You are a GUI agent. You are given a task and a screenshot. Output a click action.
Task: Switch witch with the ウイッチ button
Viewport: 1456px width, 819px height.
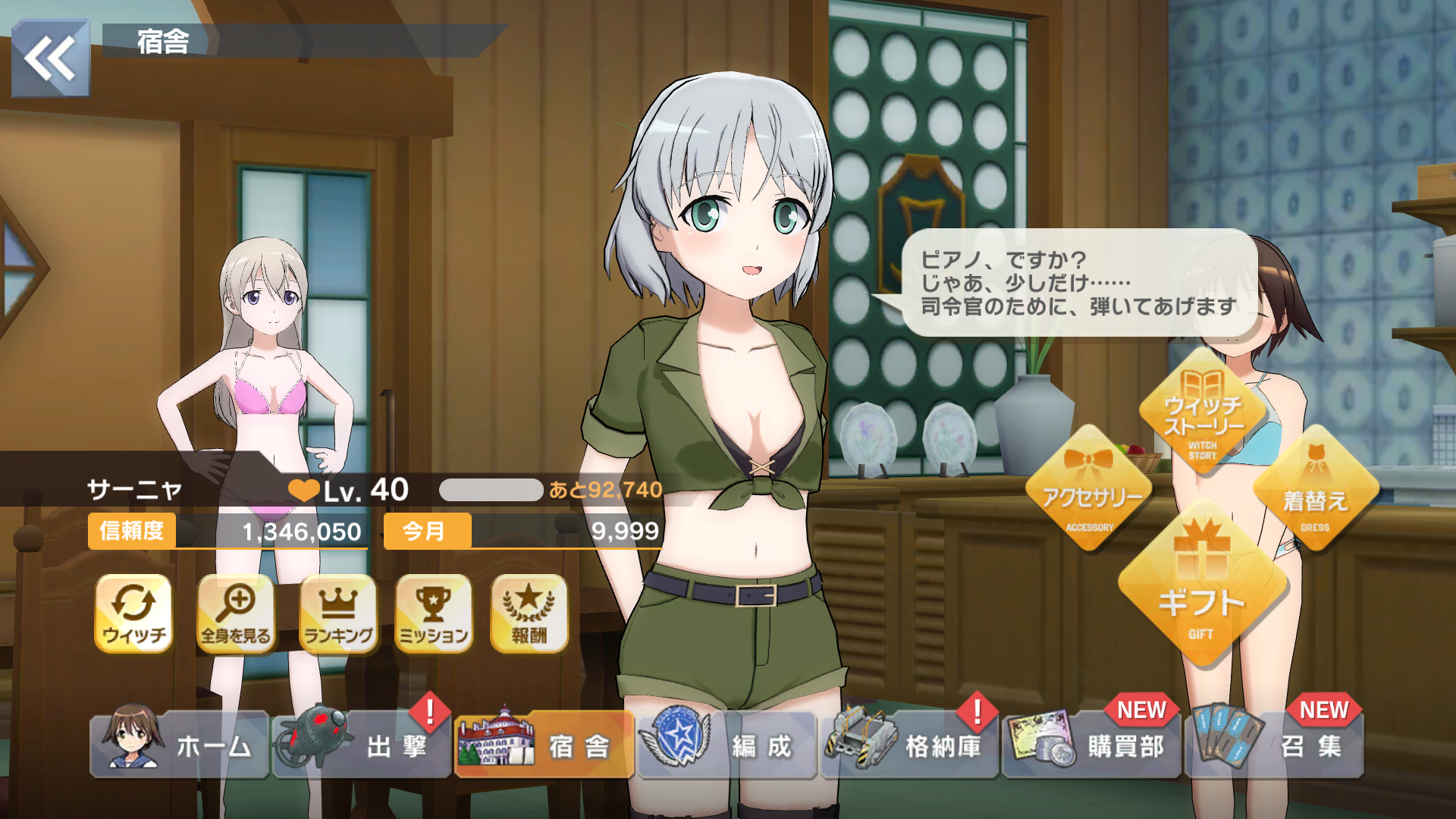tap(133, 613)
